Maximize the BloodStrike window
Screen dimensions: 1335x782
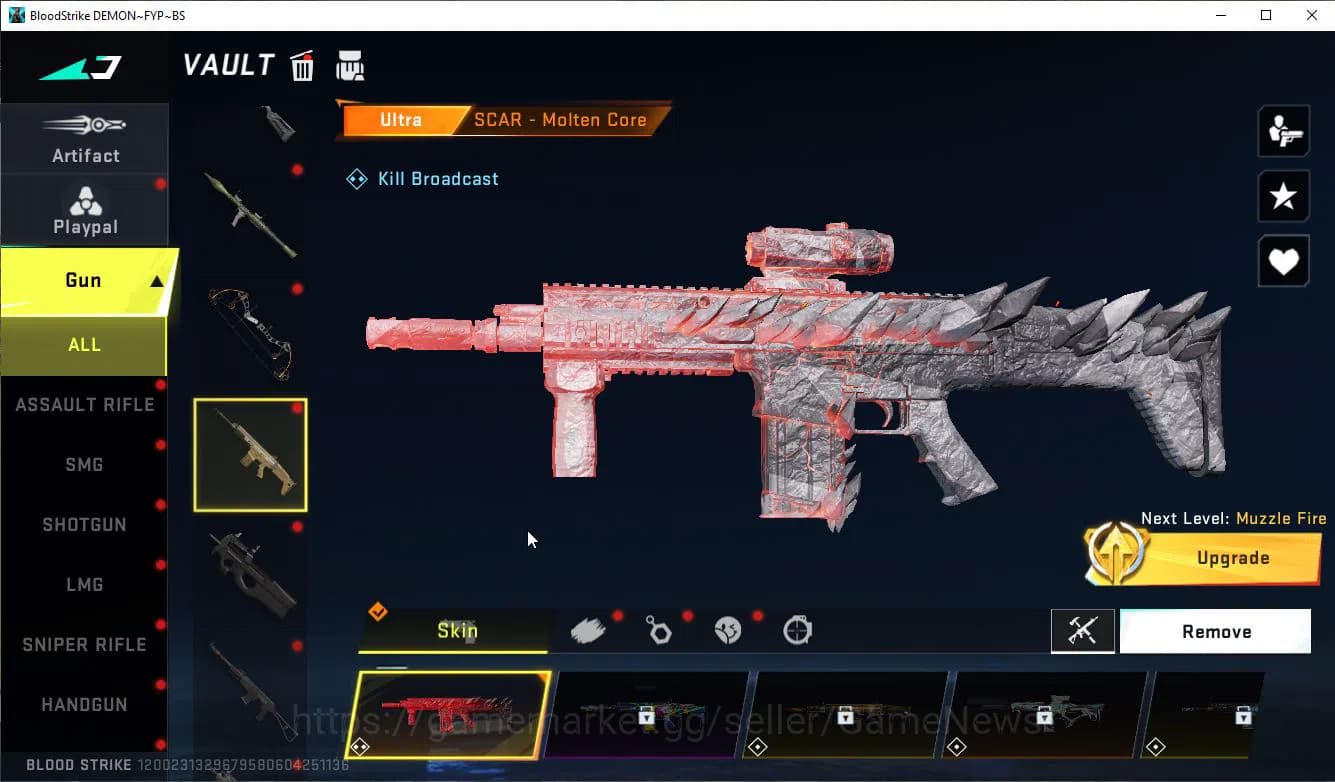(1266, 15)
